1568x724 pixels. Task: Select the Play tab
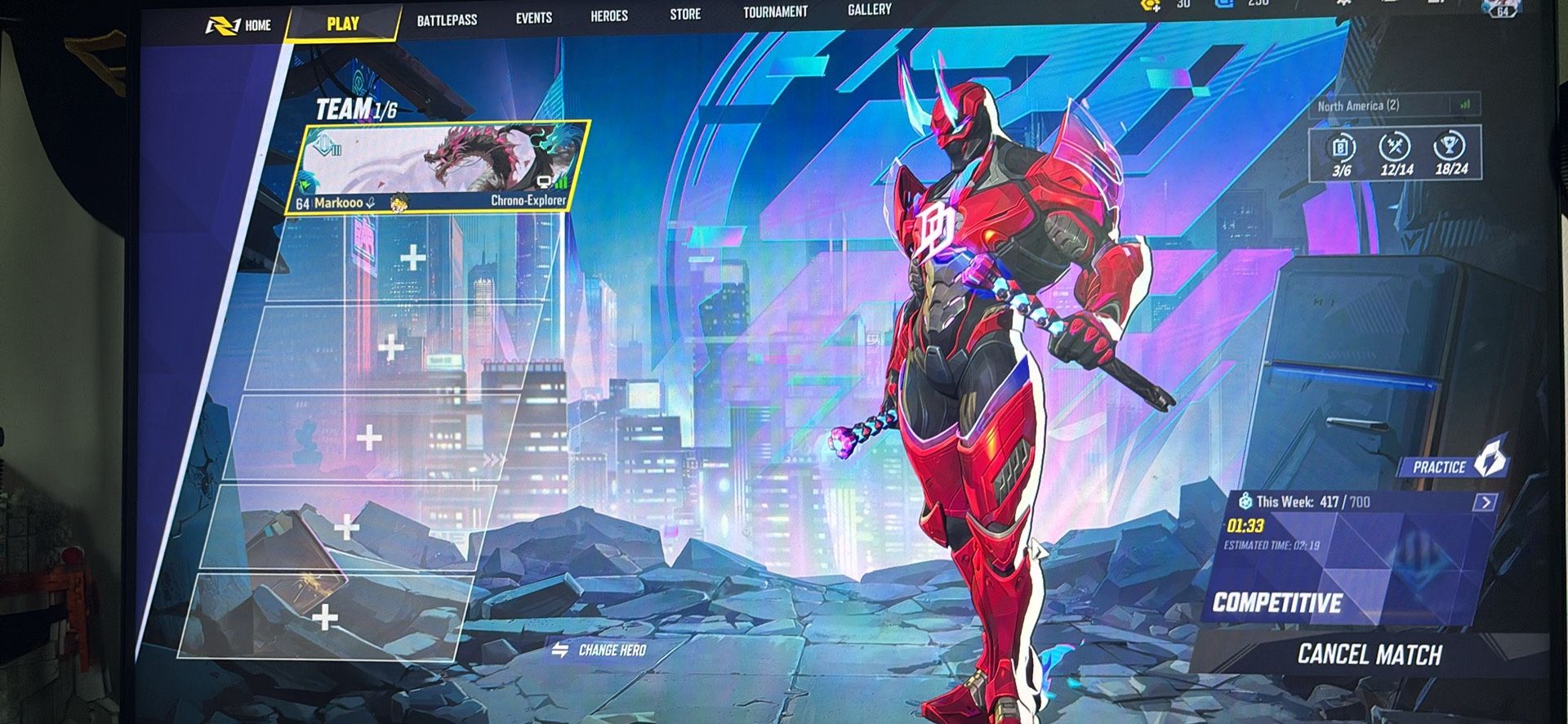click(342, 24)
